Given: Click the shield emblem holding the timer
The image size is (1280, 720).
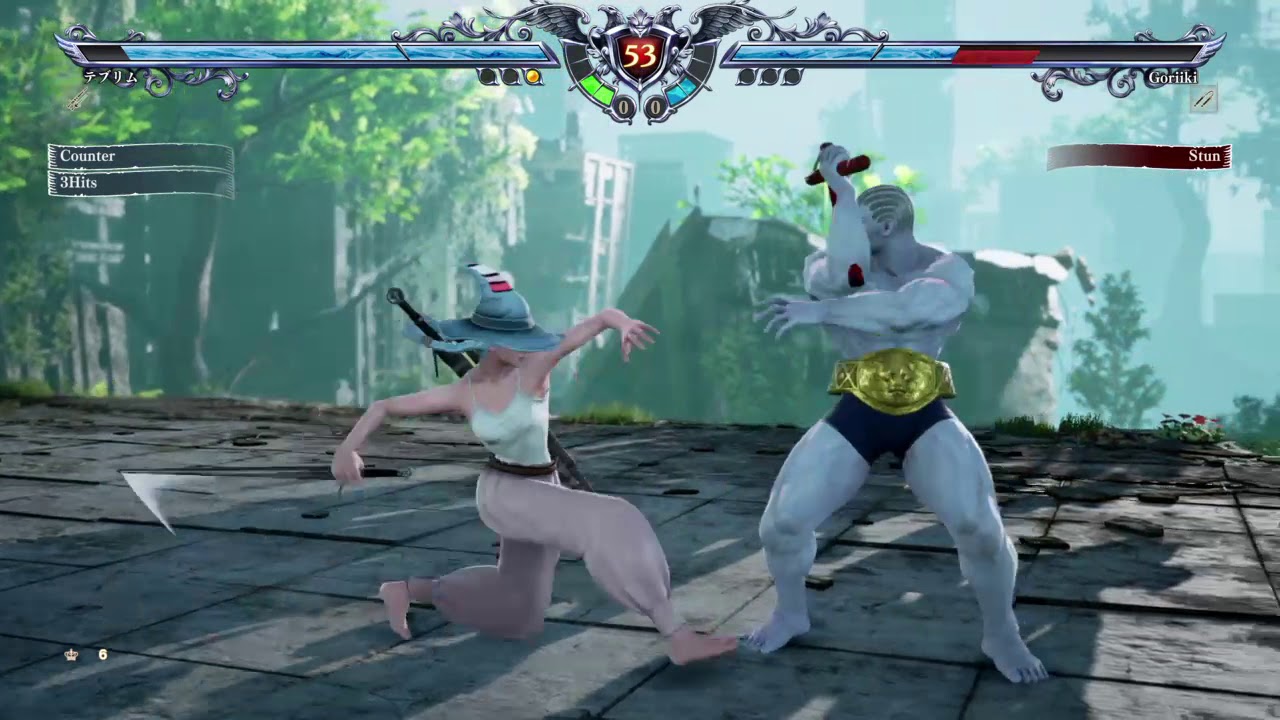Looking at the screenshot, I should pyautogui.click(x=640, y=55).
